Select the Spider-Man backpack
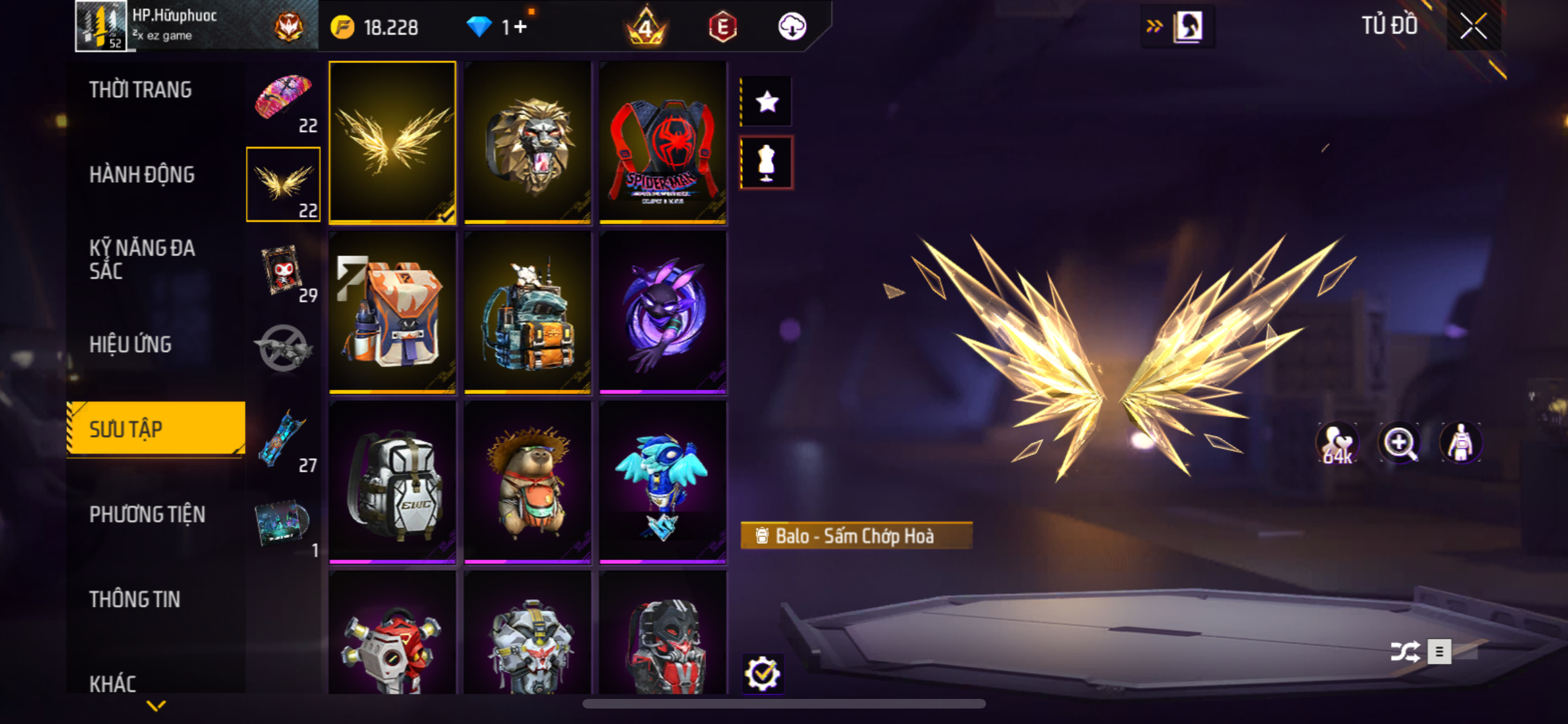 [662, 143]
